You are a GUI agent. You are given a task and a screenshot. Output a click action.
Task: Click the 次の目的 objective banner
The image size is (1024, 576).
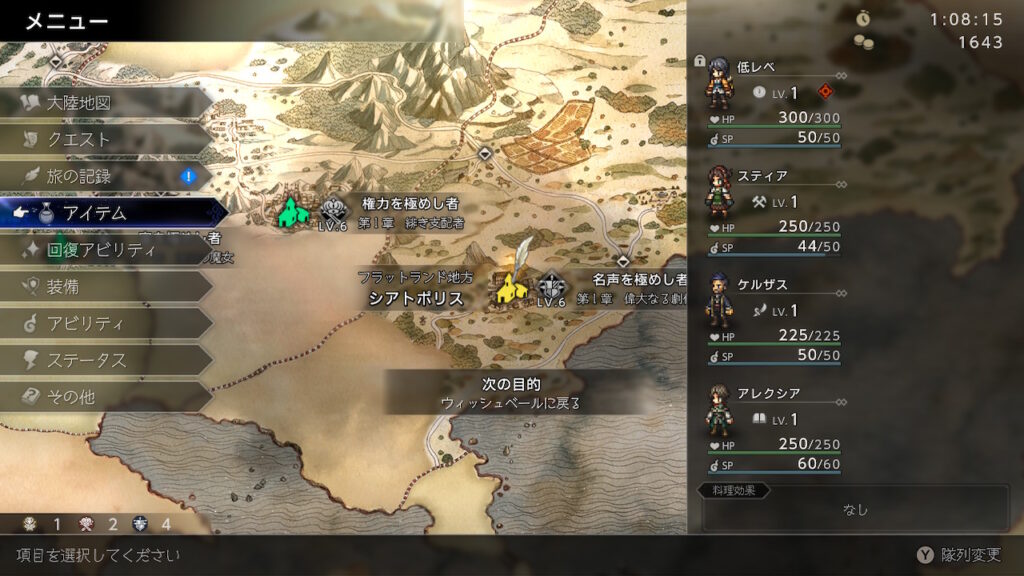pos(511,393)
